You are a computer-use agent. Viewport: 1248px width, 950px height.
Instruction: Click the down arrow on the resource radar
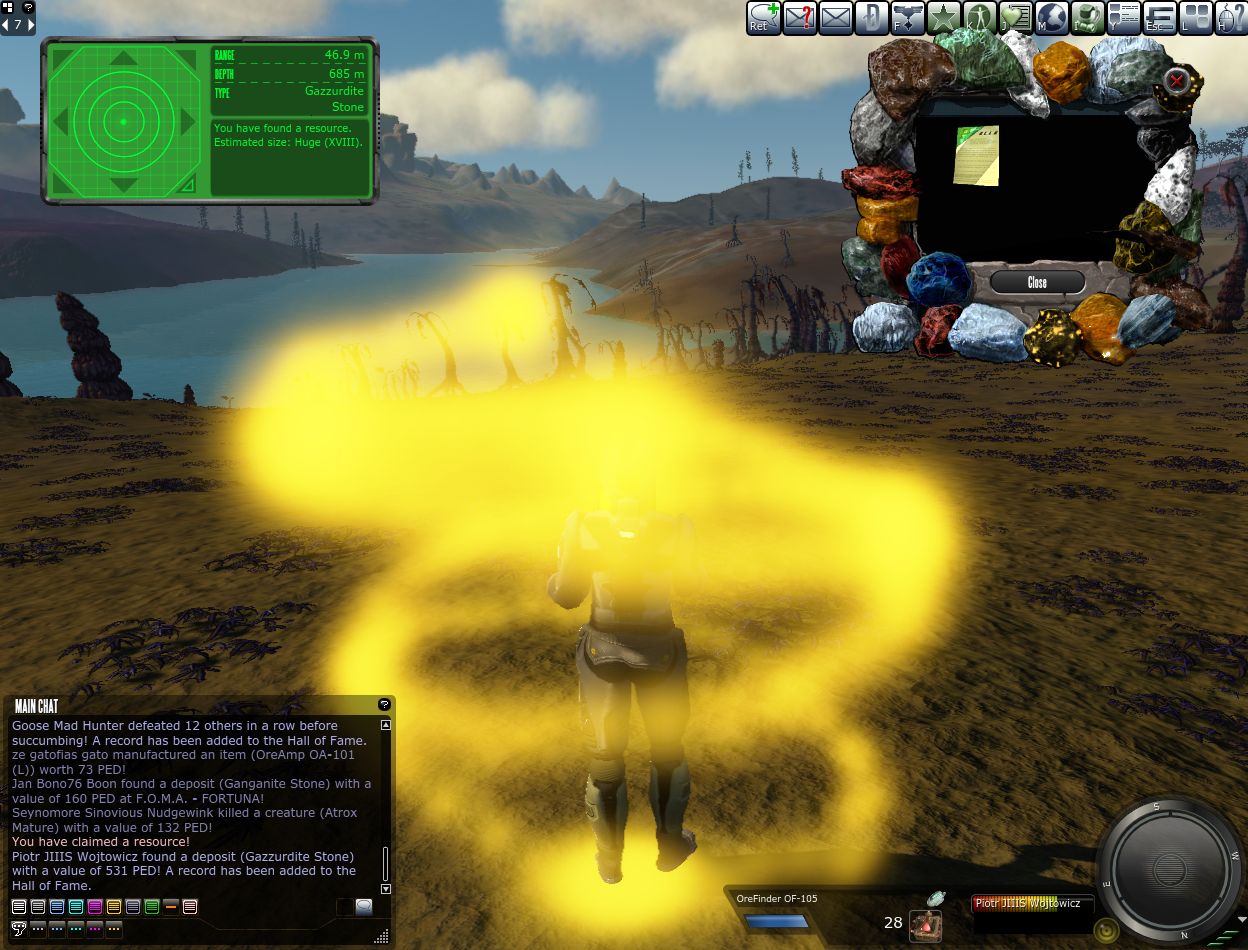pos(123,185)
